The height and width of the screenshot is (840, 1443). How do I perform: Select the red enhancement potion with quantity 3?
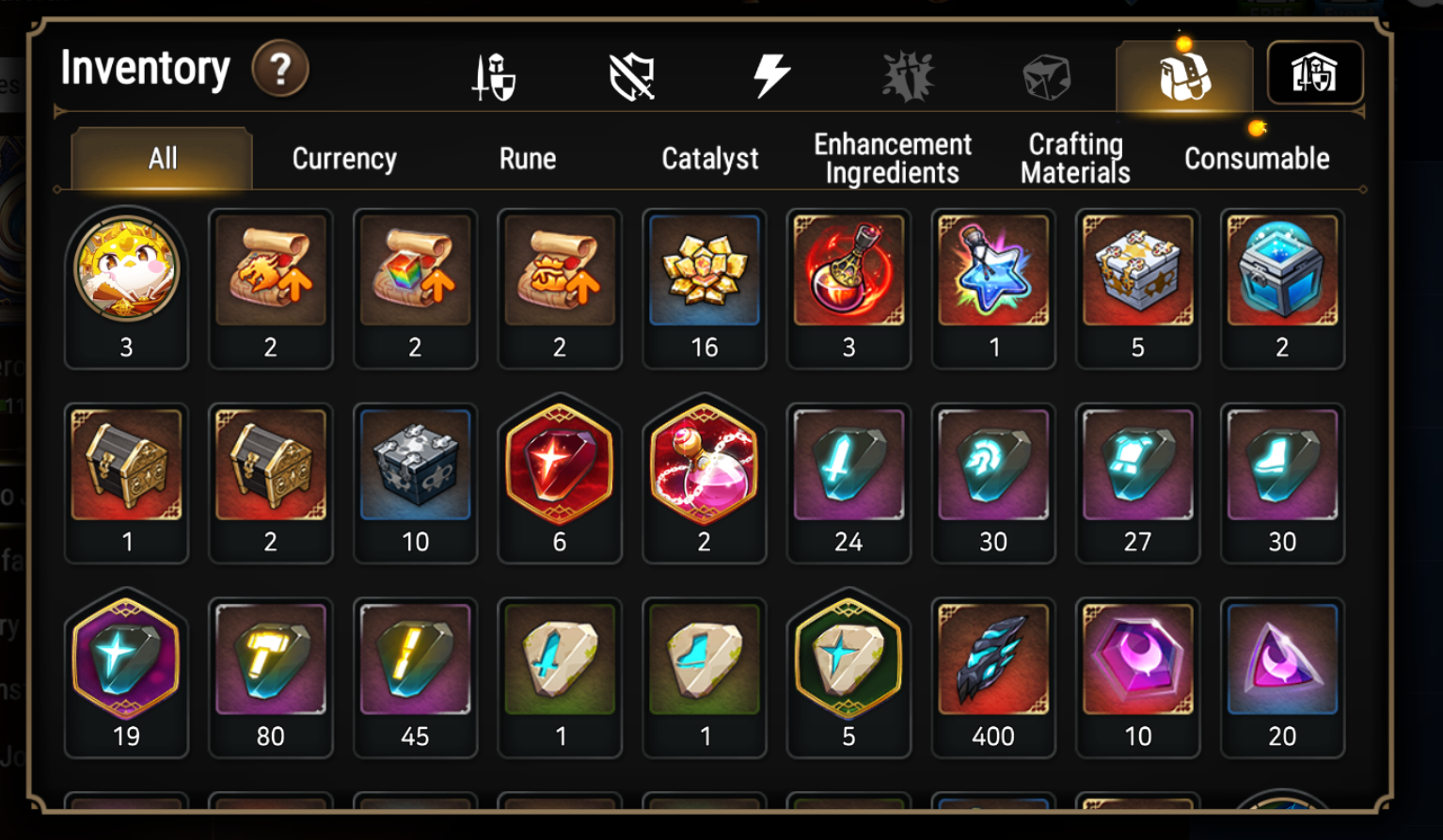pyautogui.click(x=848, y=270)
